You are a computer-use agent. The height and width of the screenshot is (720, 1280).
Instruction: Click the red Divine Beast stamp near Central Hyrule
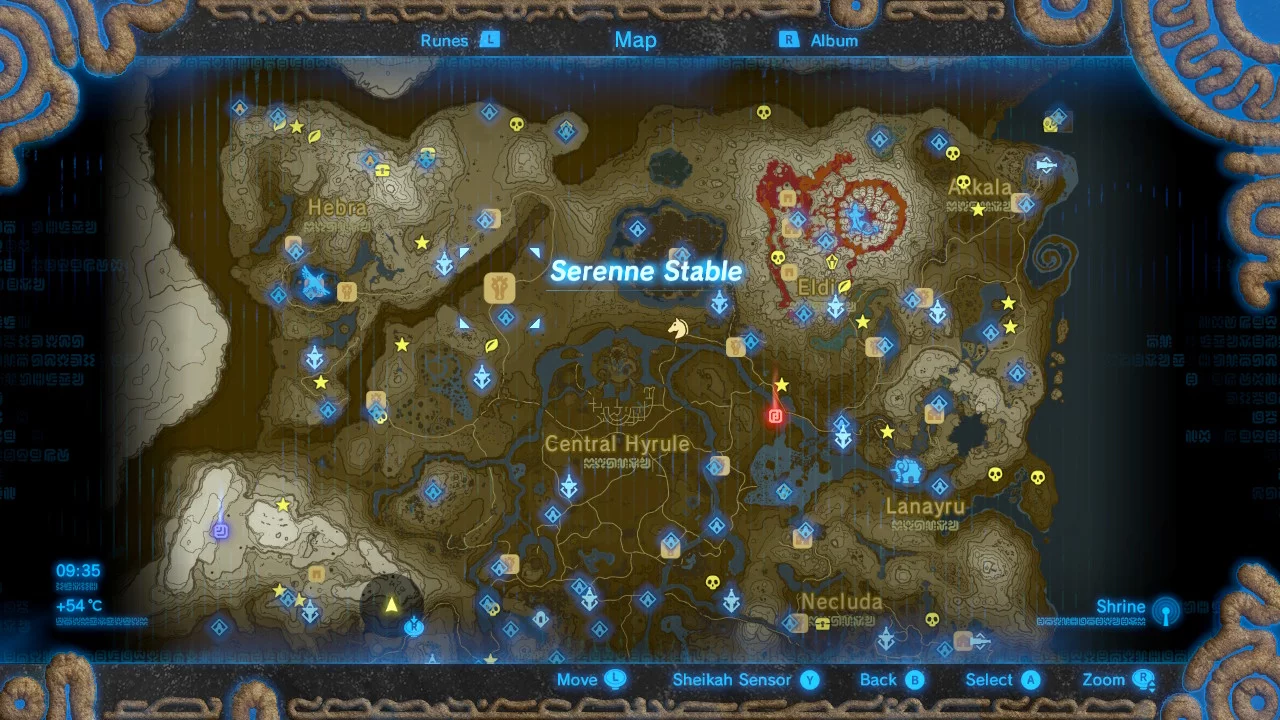pos(775,416)
